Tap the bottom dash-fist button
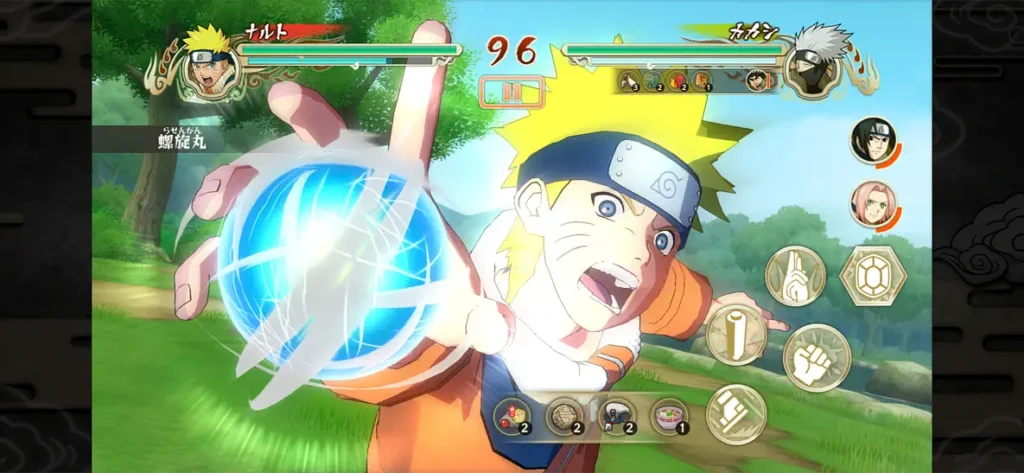 coord(736,413)
